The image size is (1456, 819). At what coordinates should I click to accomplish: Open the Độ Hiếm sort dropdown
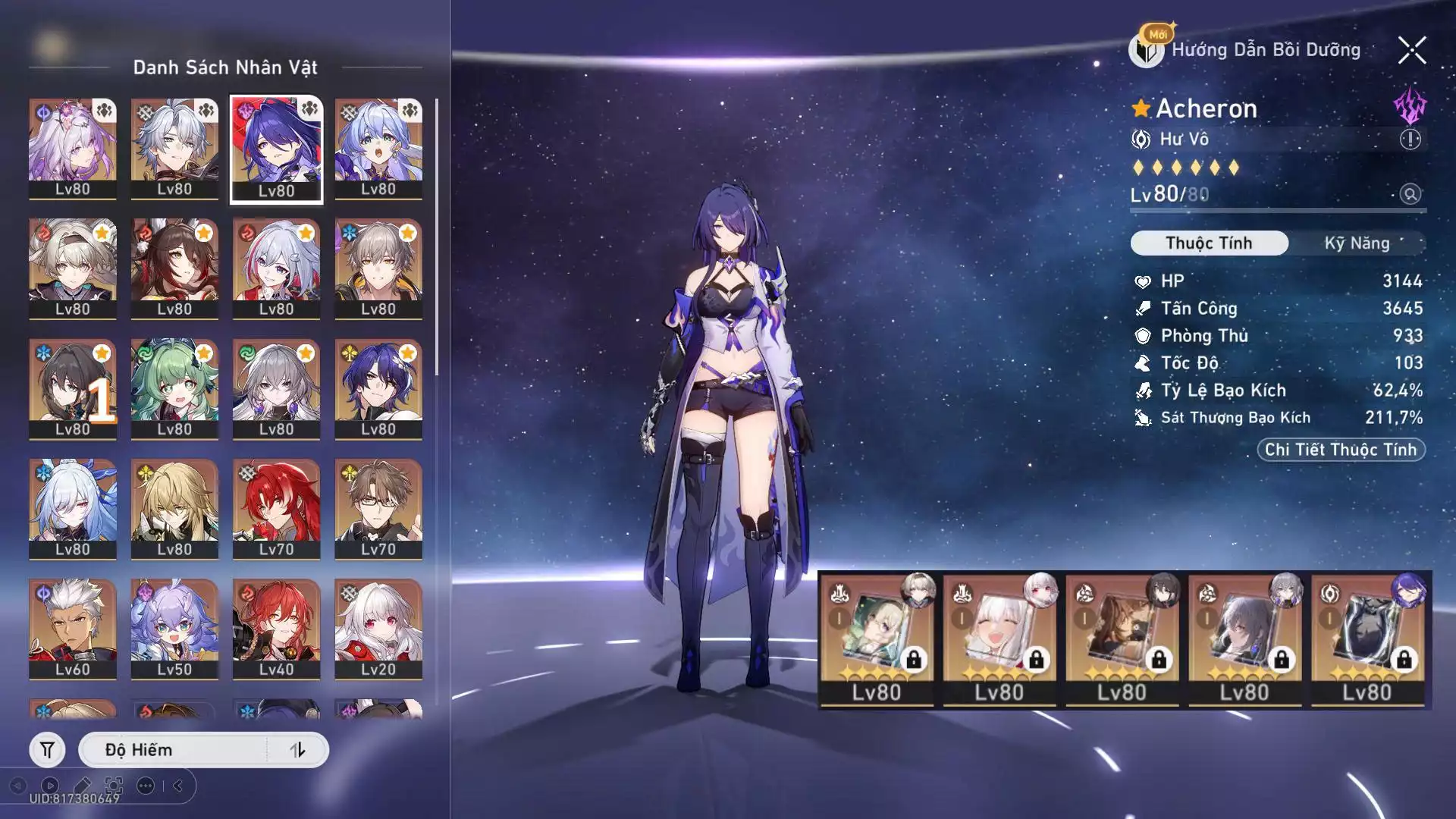(x=174, y=750)
